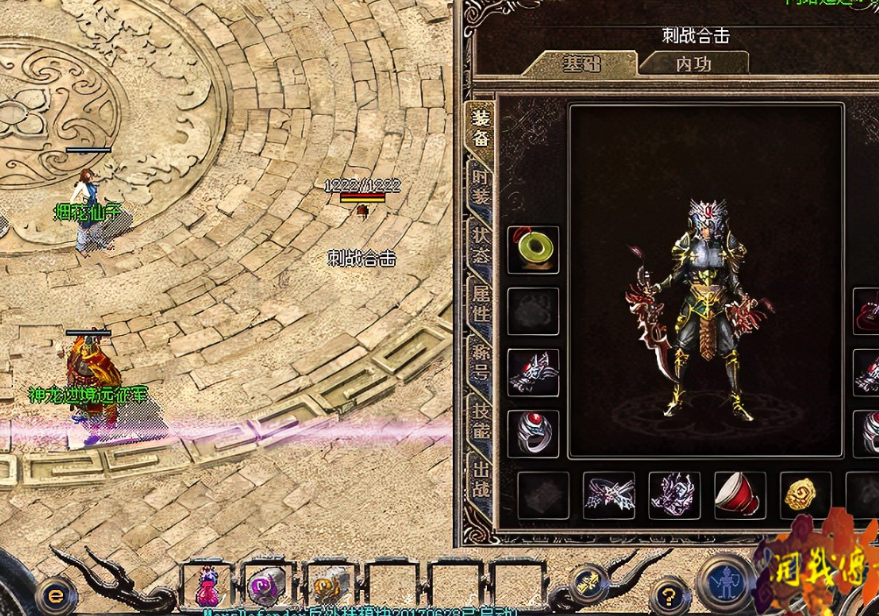Use the red potion in the hotbar
Screen dimensions: 879x616
208,584
